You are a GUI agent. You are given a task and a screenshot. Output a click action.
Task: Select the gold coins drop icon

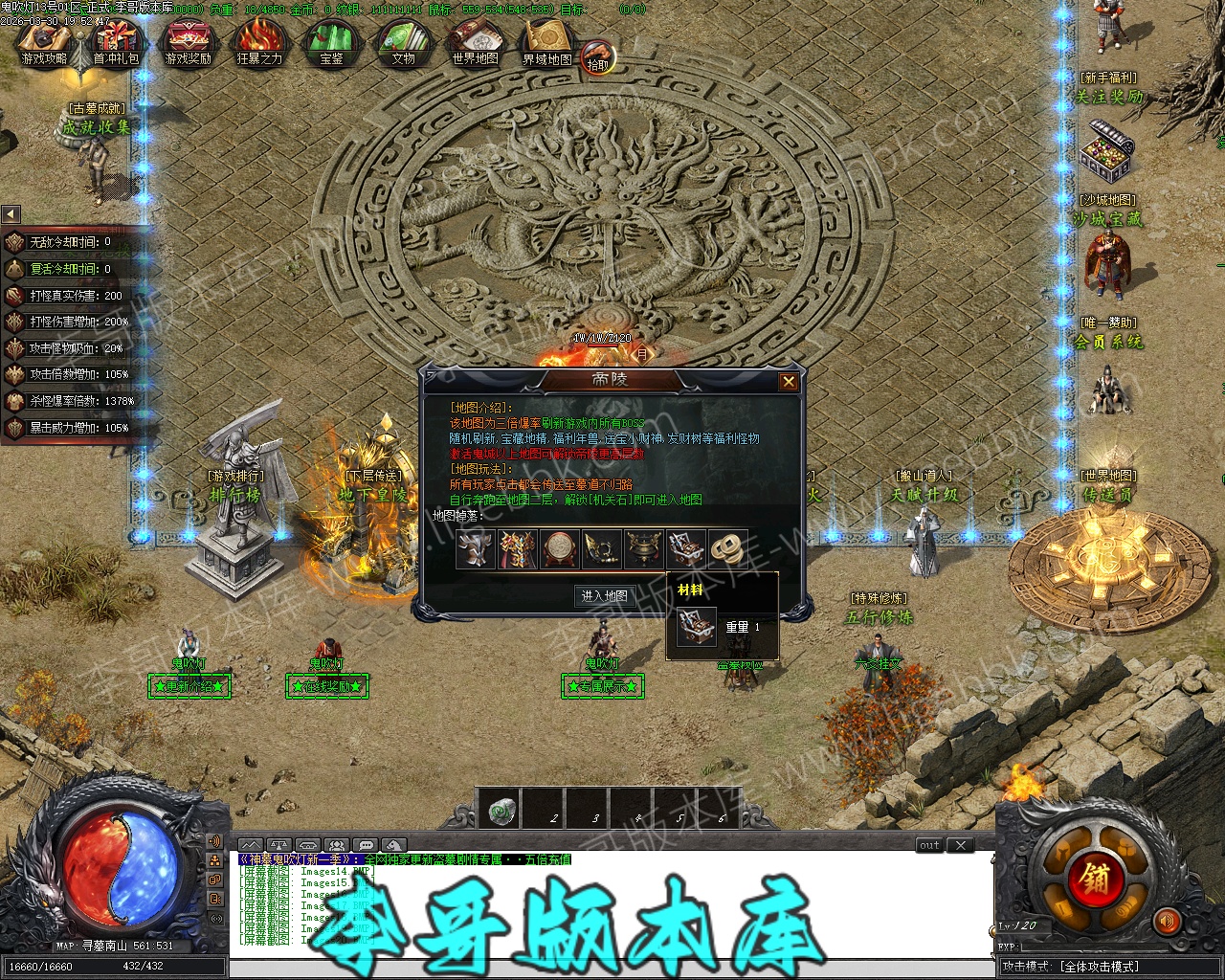click(x=728, y=549)
